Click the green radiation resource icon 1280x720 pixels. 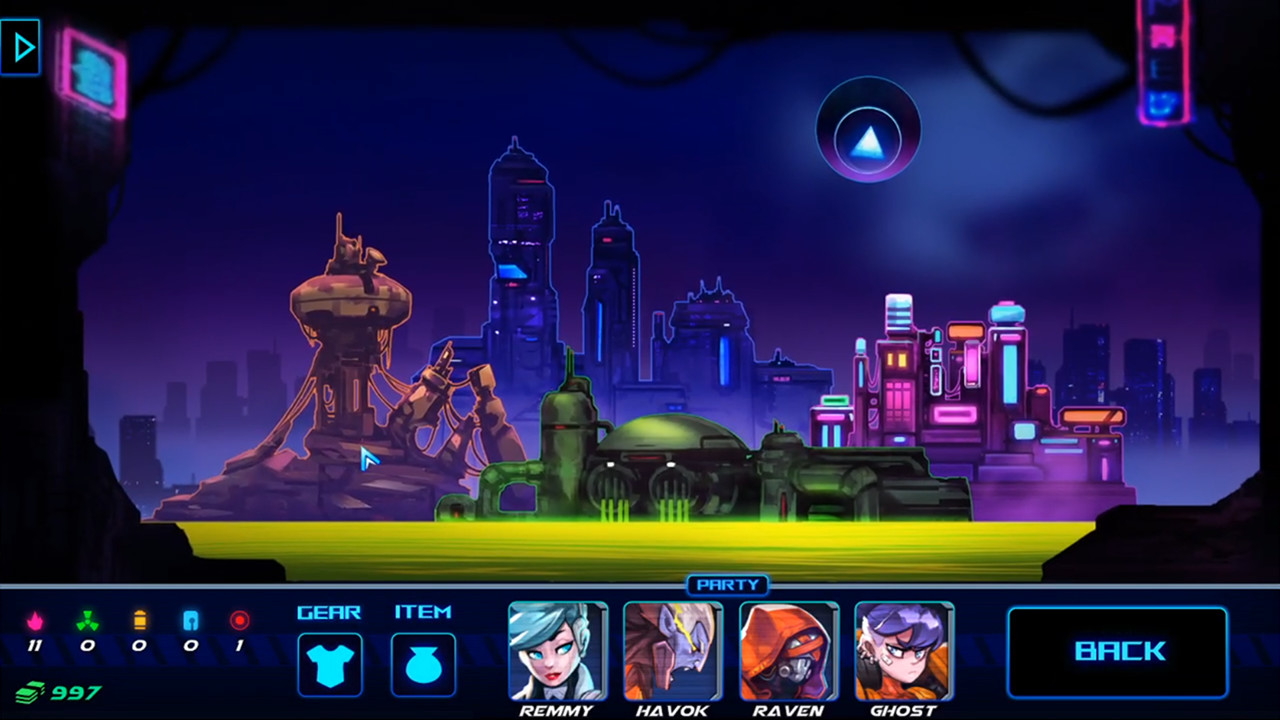pos(87,621)
